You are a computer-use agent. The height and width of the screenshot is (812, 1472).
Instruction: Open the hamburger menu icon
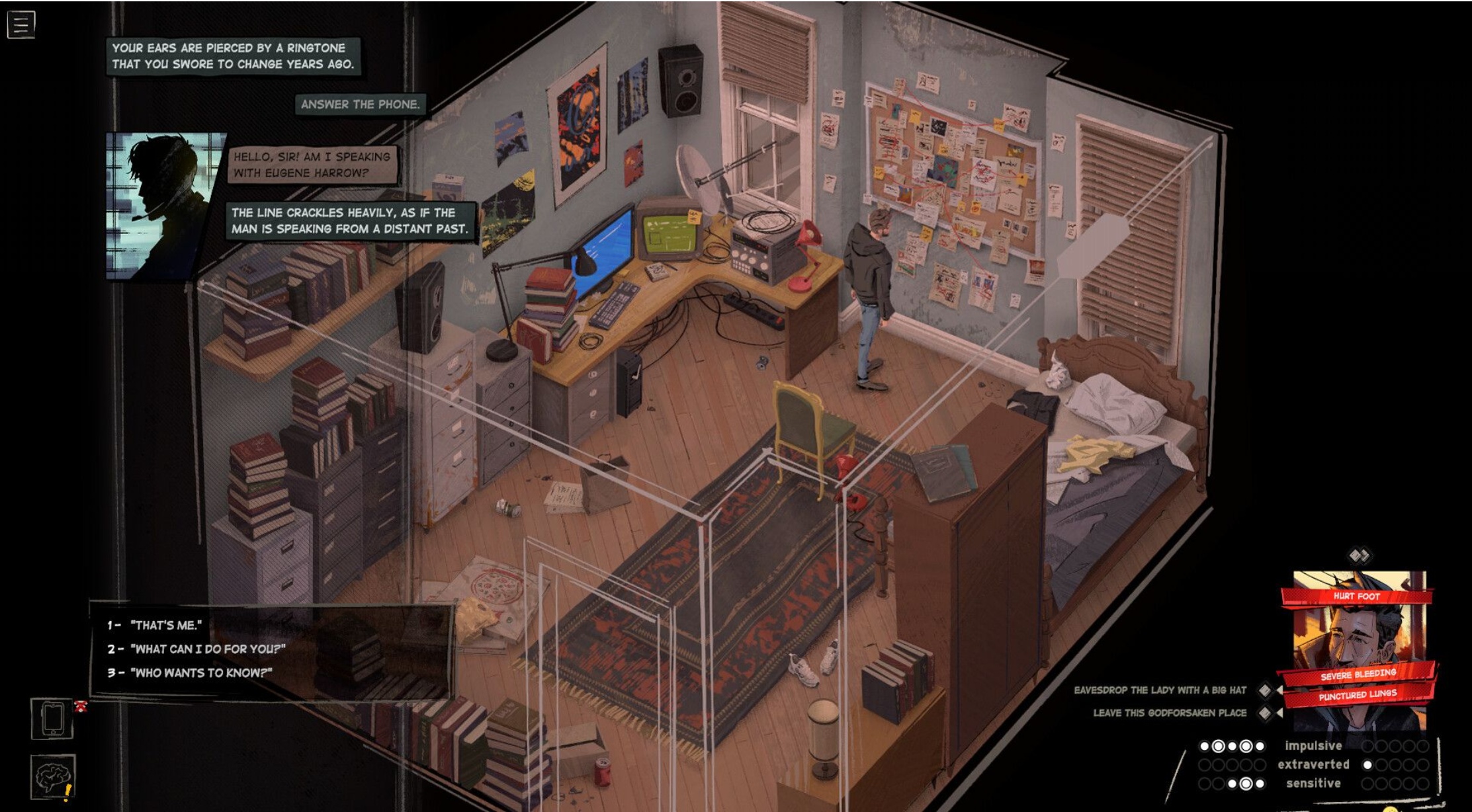click(21, 24)
